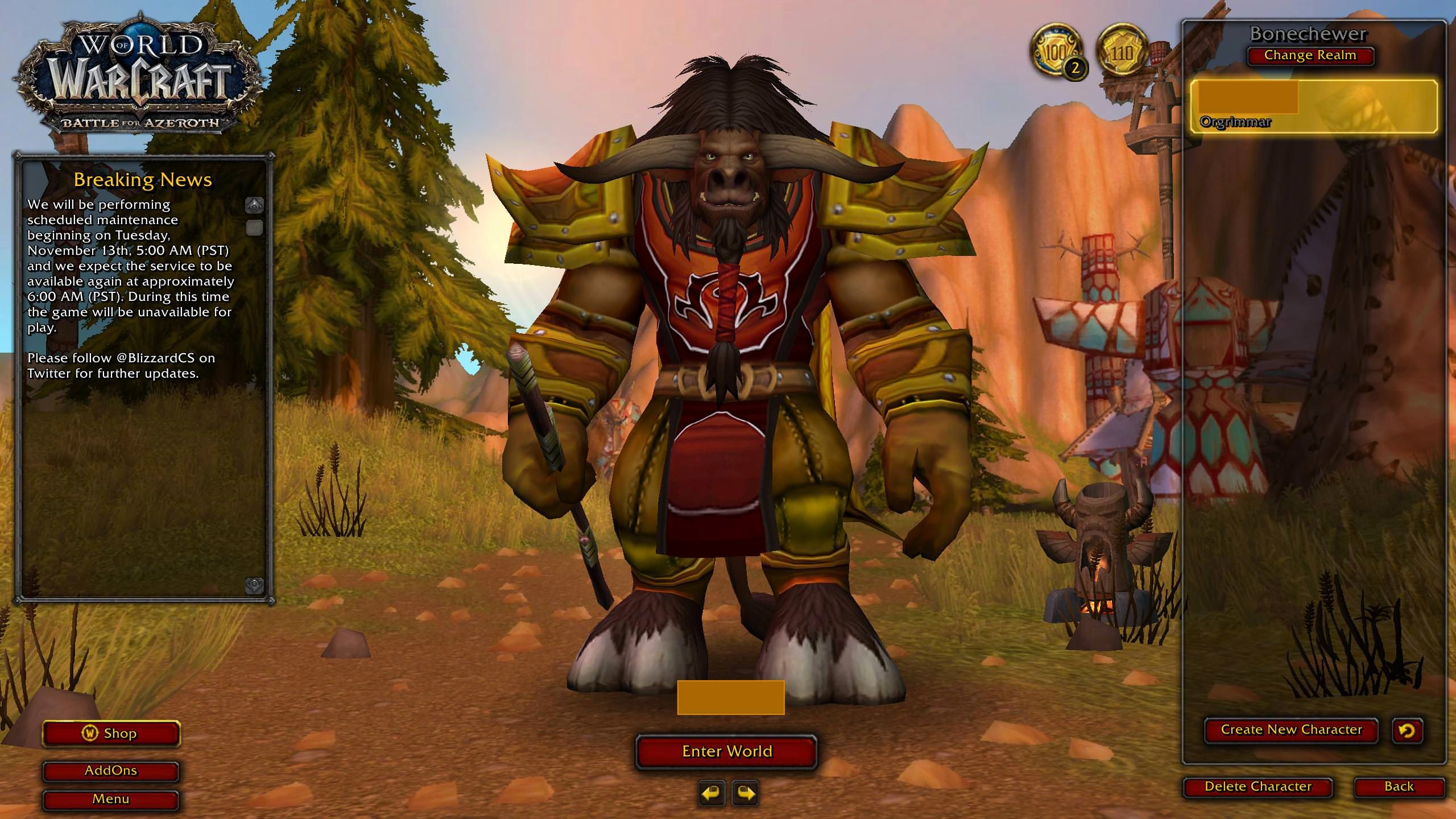The height and width of the screenshot is (819, 1456).
Task: Click Back to return to login
Action: point(1401,785)
